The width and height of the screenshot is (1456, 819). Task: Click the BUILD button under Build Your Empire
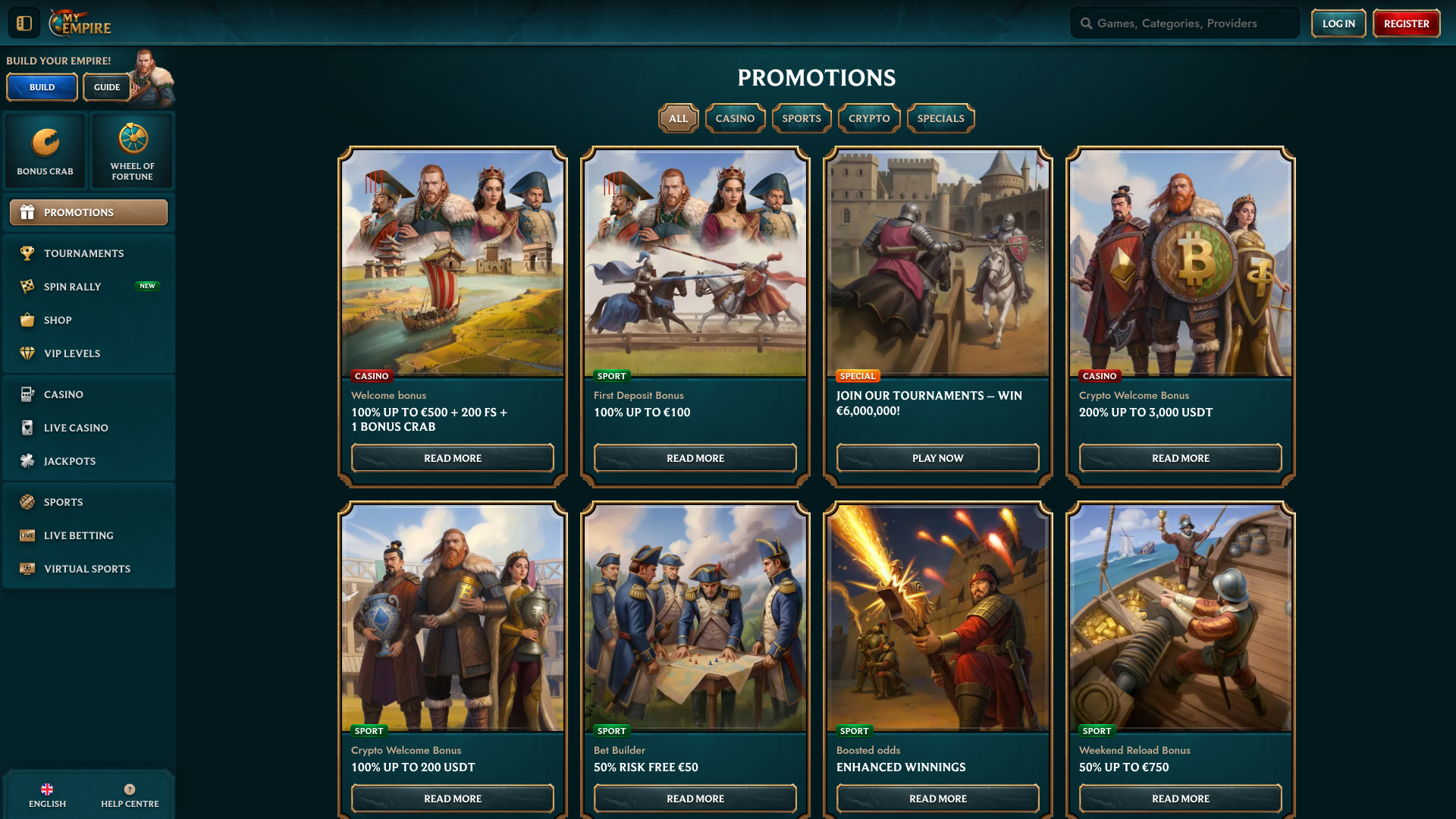(x=41, y=86)
